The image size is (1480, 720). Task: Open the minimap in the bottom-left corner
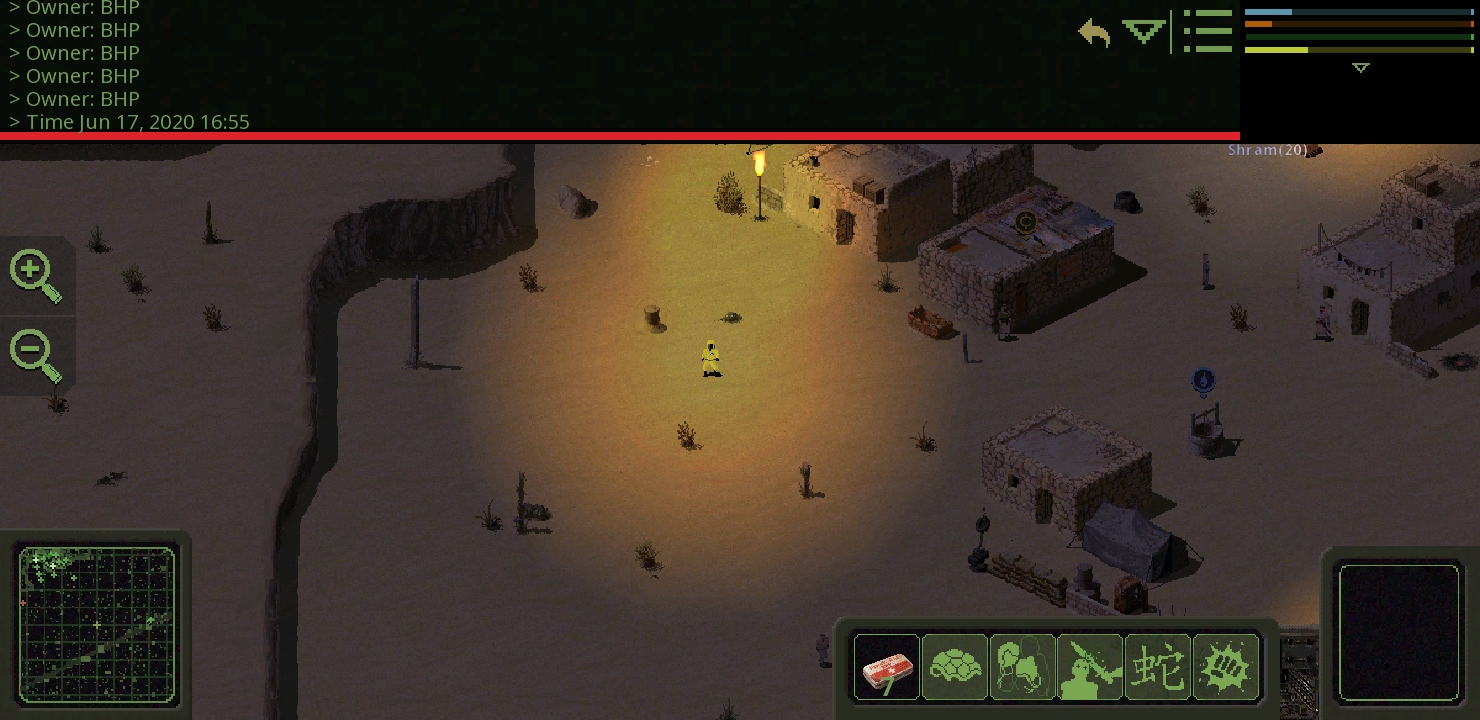[97, 624]
